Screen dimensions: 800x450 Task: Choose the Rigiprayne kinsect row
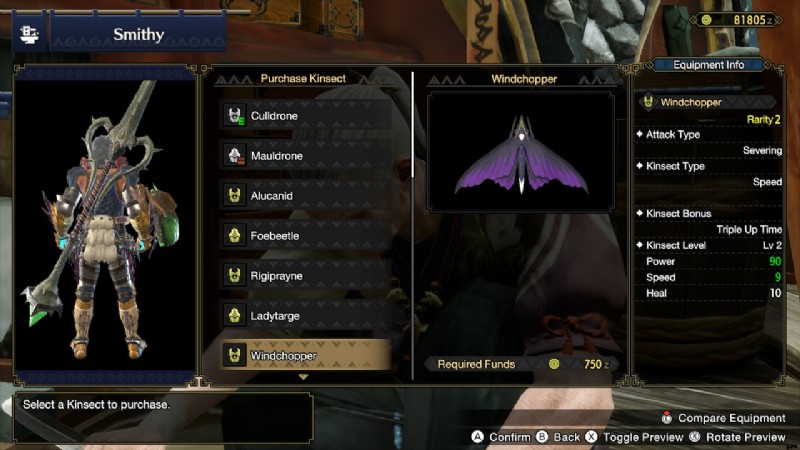coord(305,276)
